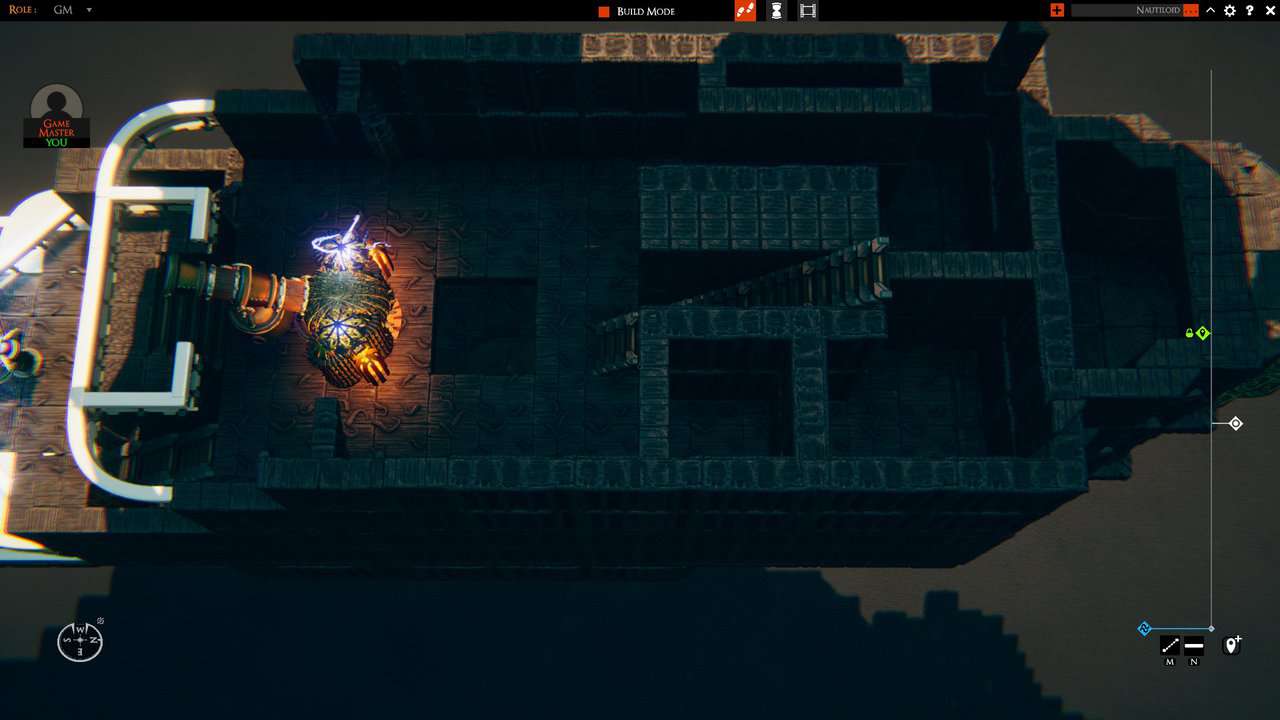Click the compass in the bottom-left corner
1280x720 pixels.
pyautogui.click(x=80, y=640)
